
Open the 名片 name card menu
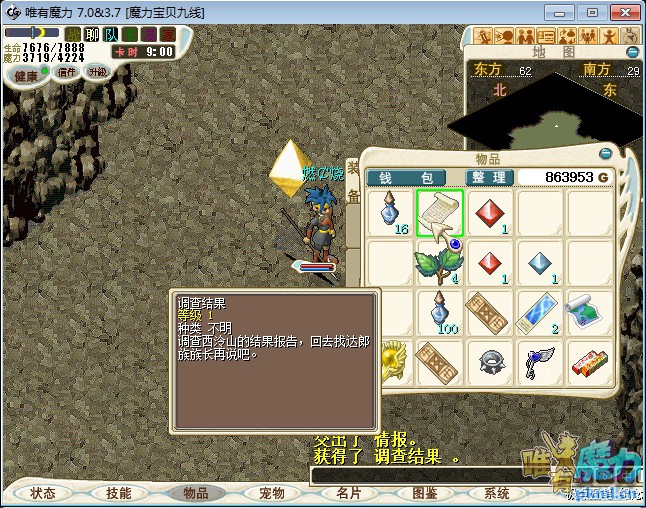click(348, 493)
